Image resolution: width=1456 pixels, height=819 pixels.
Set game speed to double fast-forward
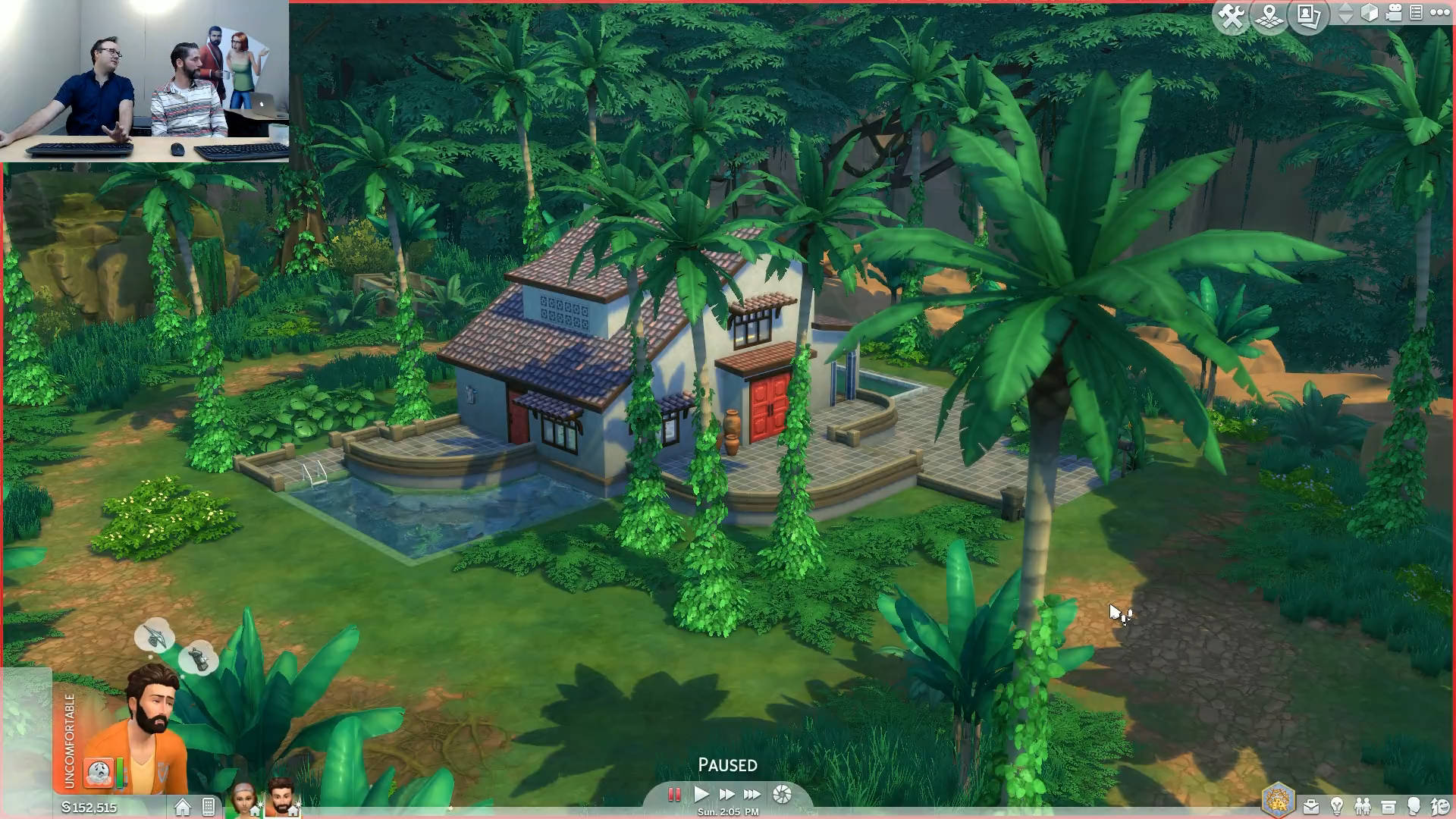726,795
